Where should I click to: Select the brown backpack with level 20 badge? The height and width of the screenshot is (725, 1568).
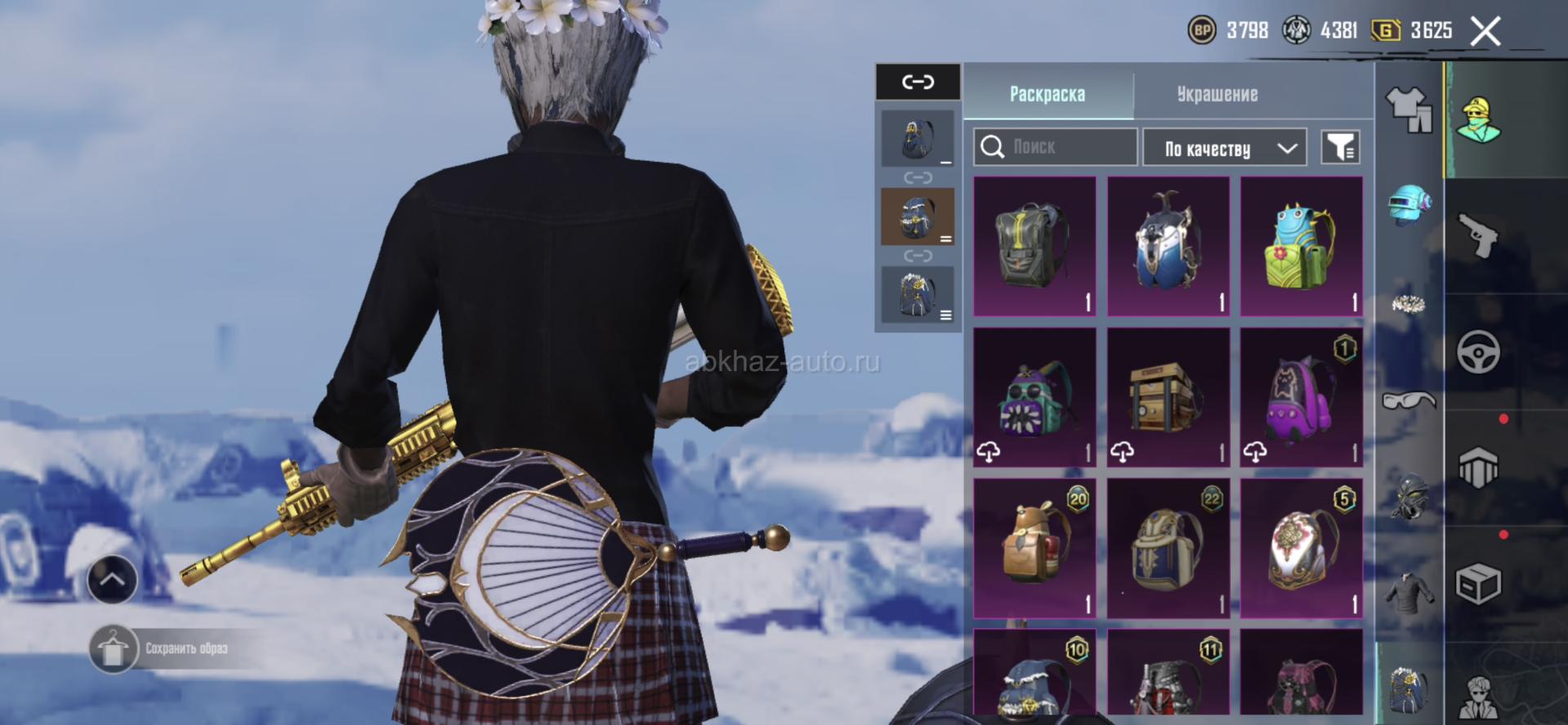pyautogui.click(x=1034, y=548)
